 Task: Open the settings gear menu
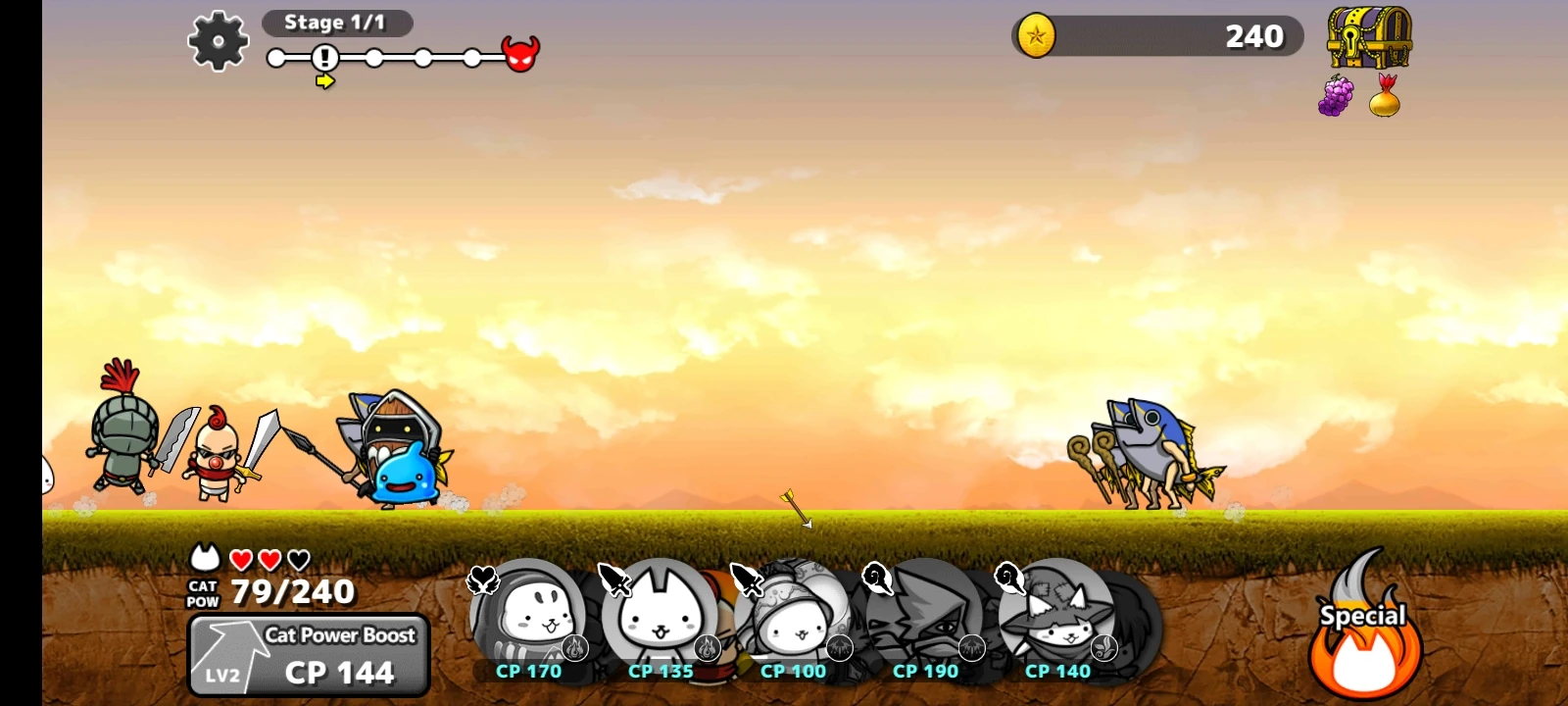[x=218, y=41]
